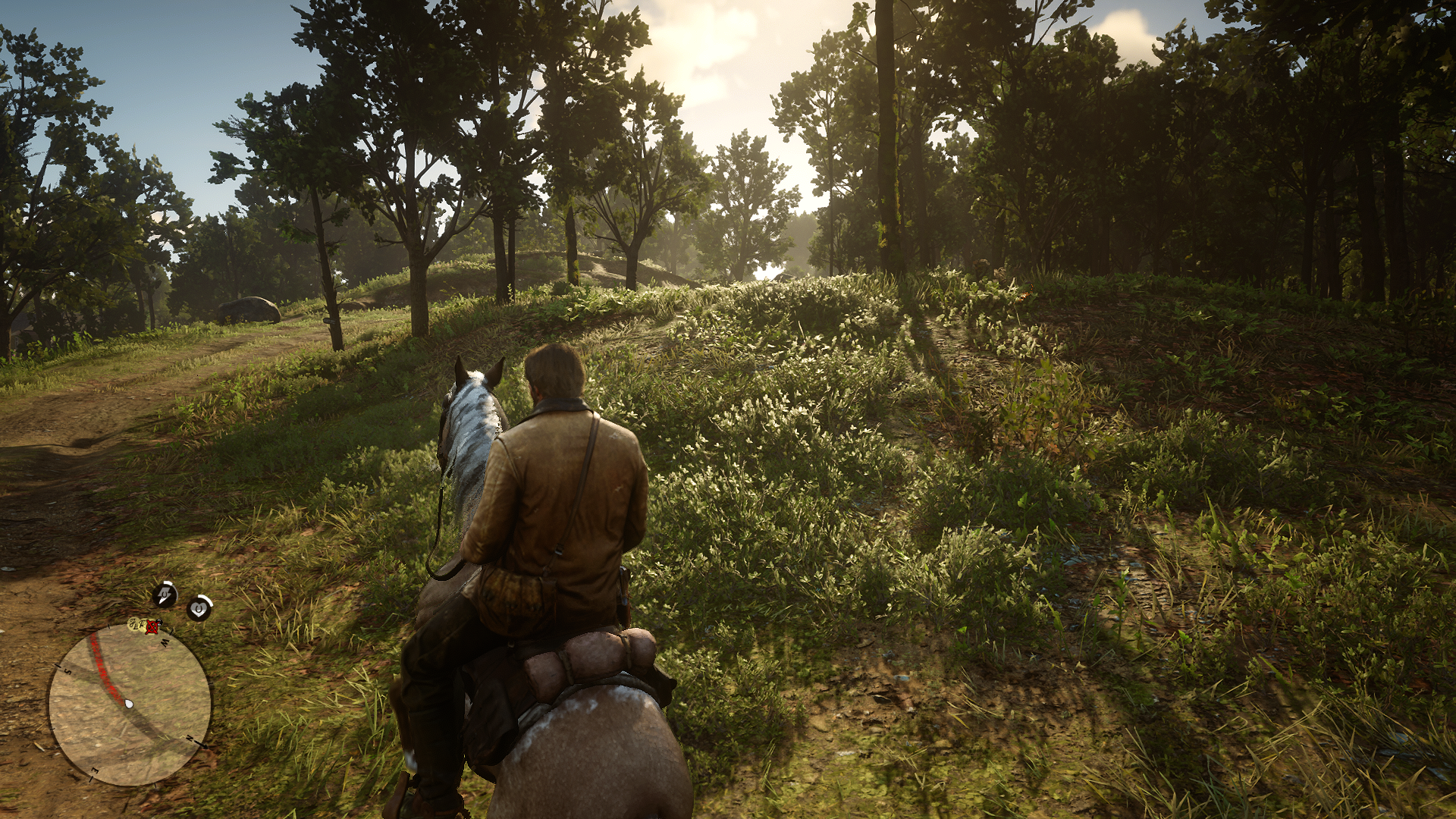The width and height of the screenshot is (1456, 819).
Task: Click the white player marker on the minimap
Action: (x=129, y=704)
